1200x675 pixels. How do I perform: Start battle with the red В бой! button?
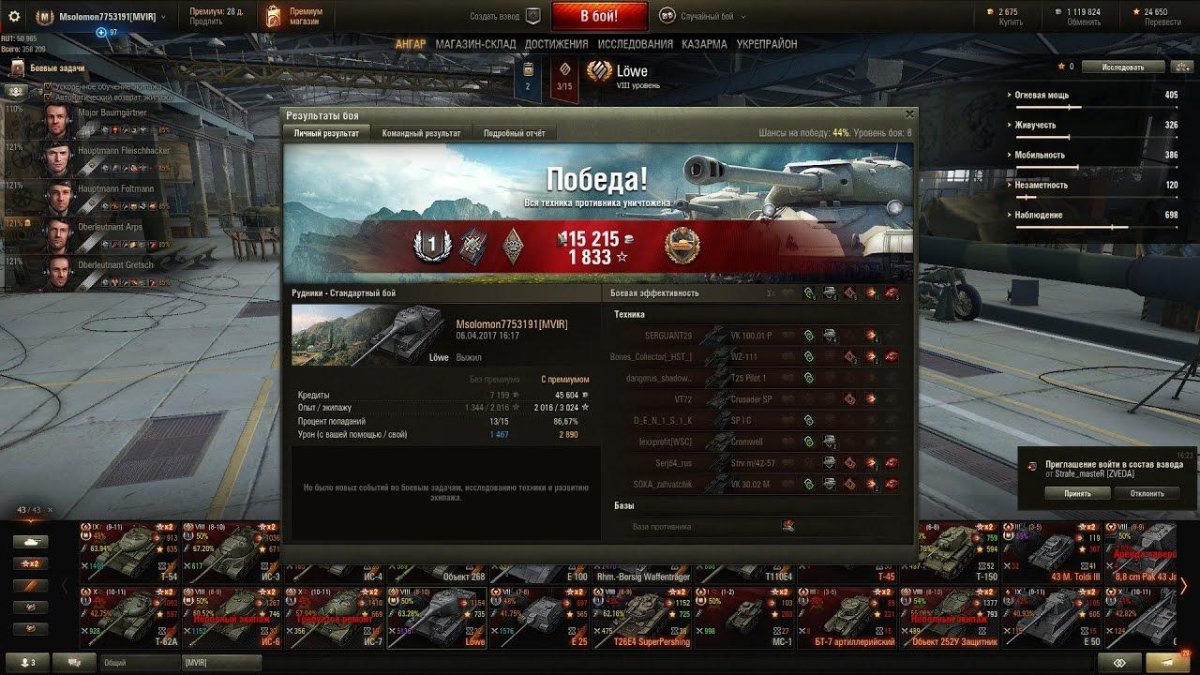click(x=599, y=16)
